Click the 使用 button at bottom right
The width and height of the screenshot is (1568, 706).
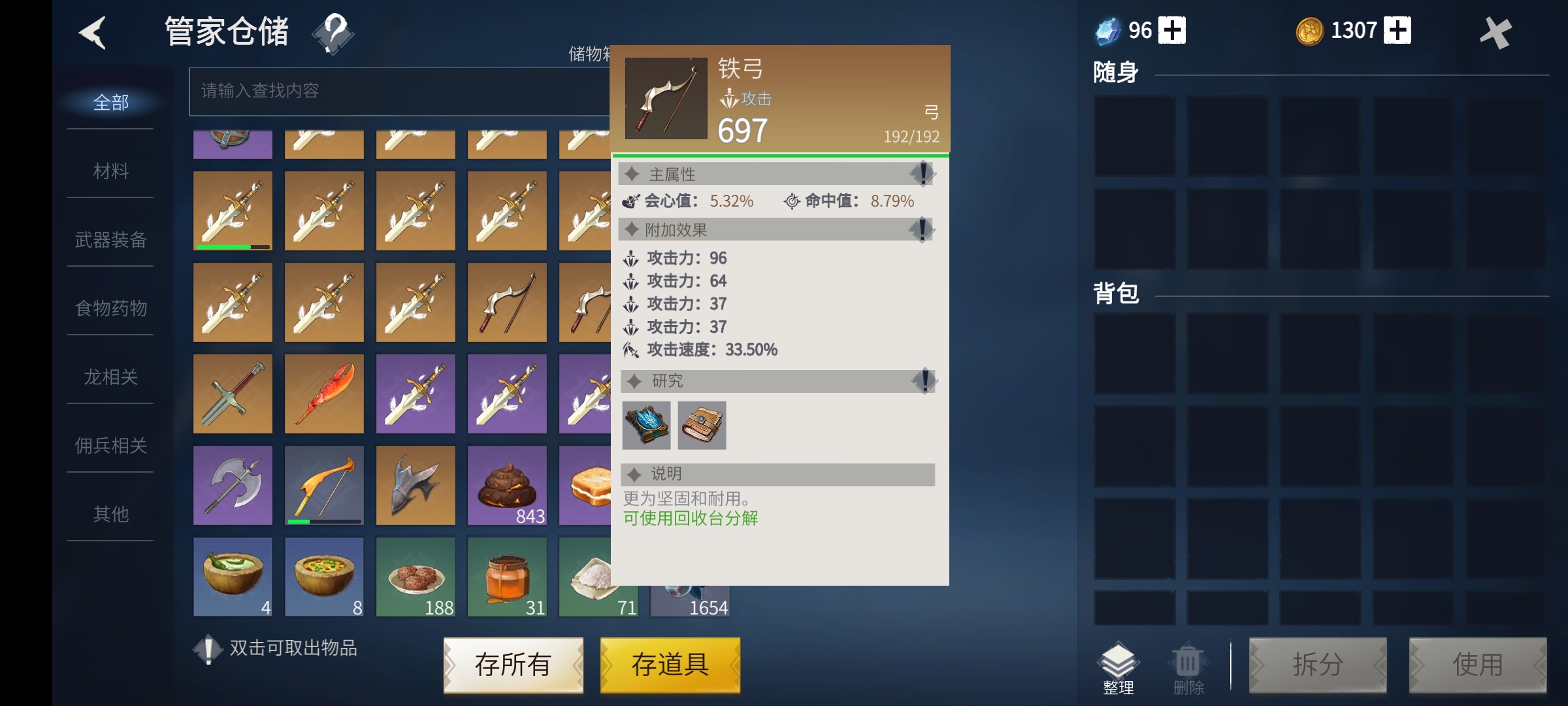(x=1478, y=665)
